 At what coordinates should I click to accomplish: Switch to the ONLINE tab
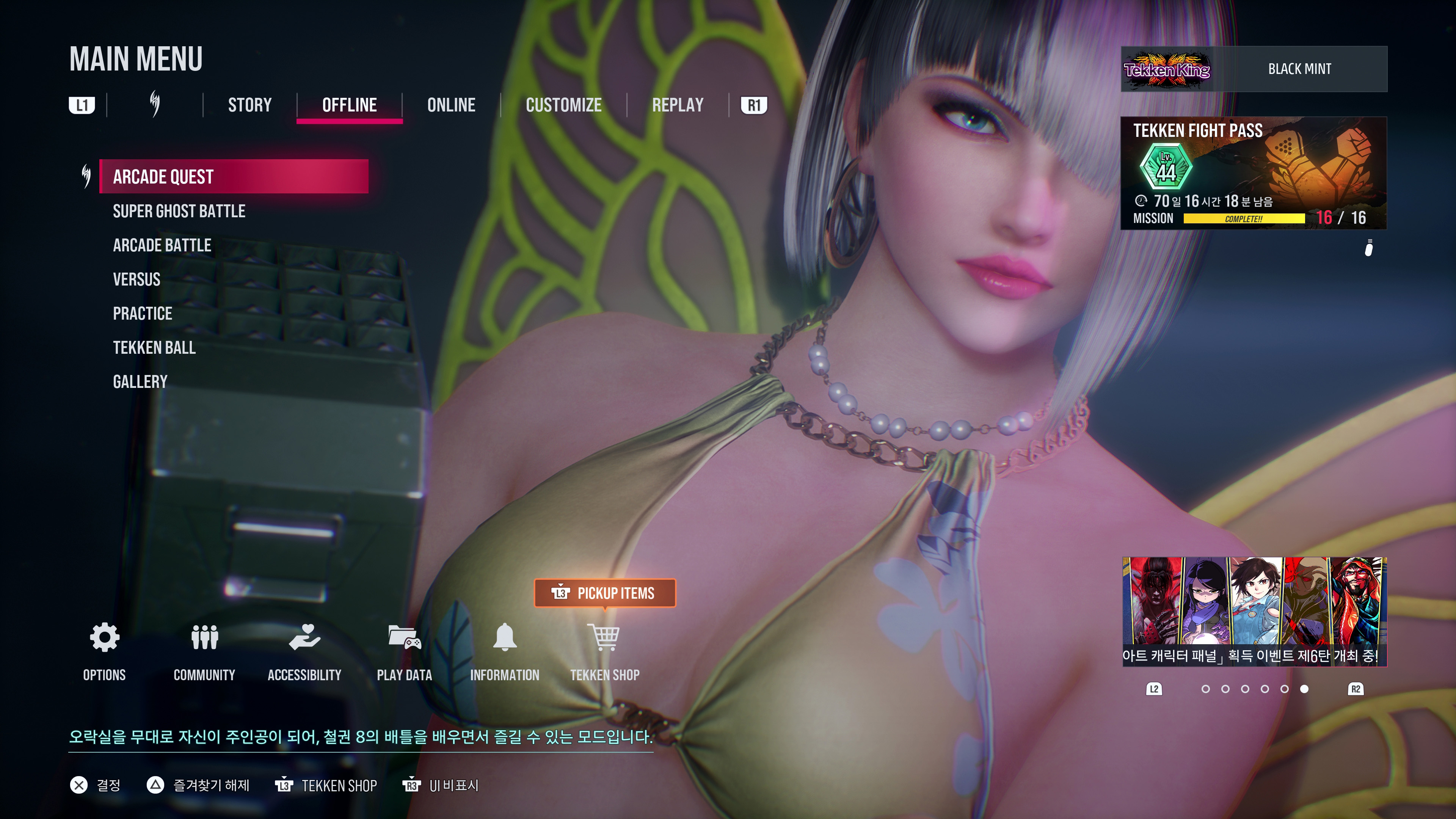pyautogui.click(x=450, y=105)
